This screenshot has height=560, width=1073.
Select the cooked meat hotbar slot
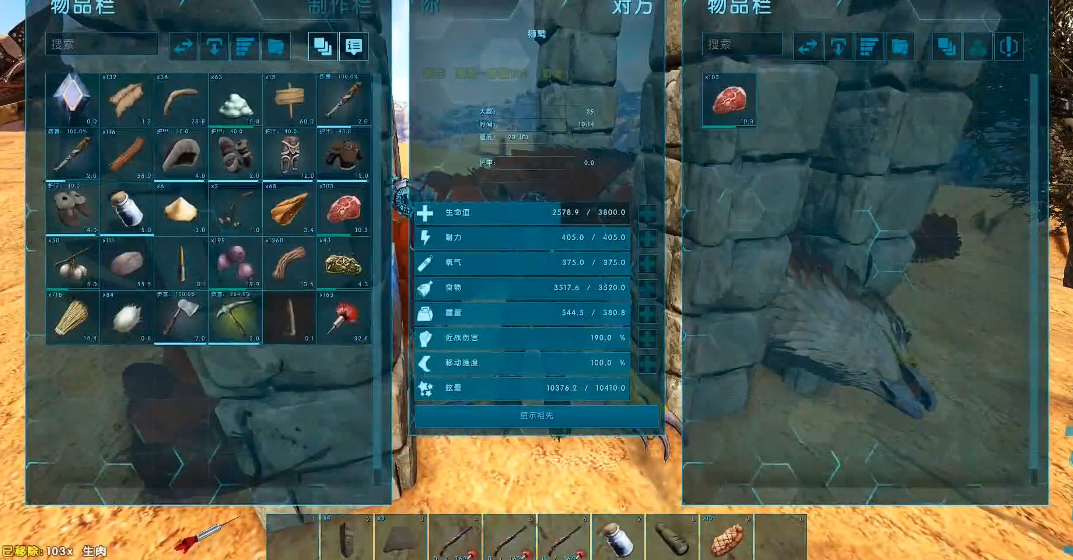pyautogui.click(x=726, y=538)
